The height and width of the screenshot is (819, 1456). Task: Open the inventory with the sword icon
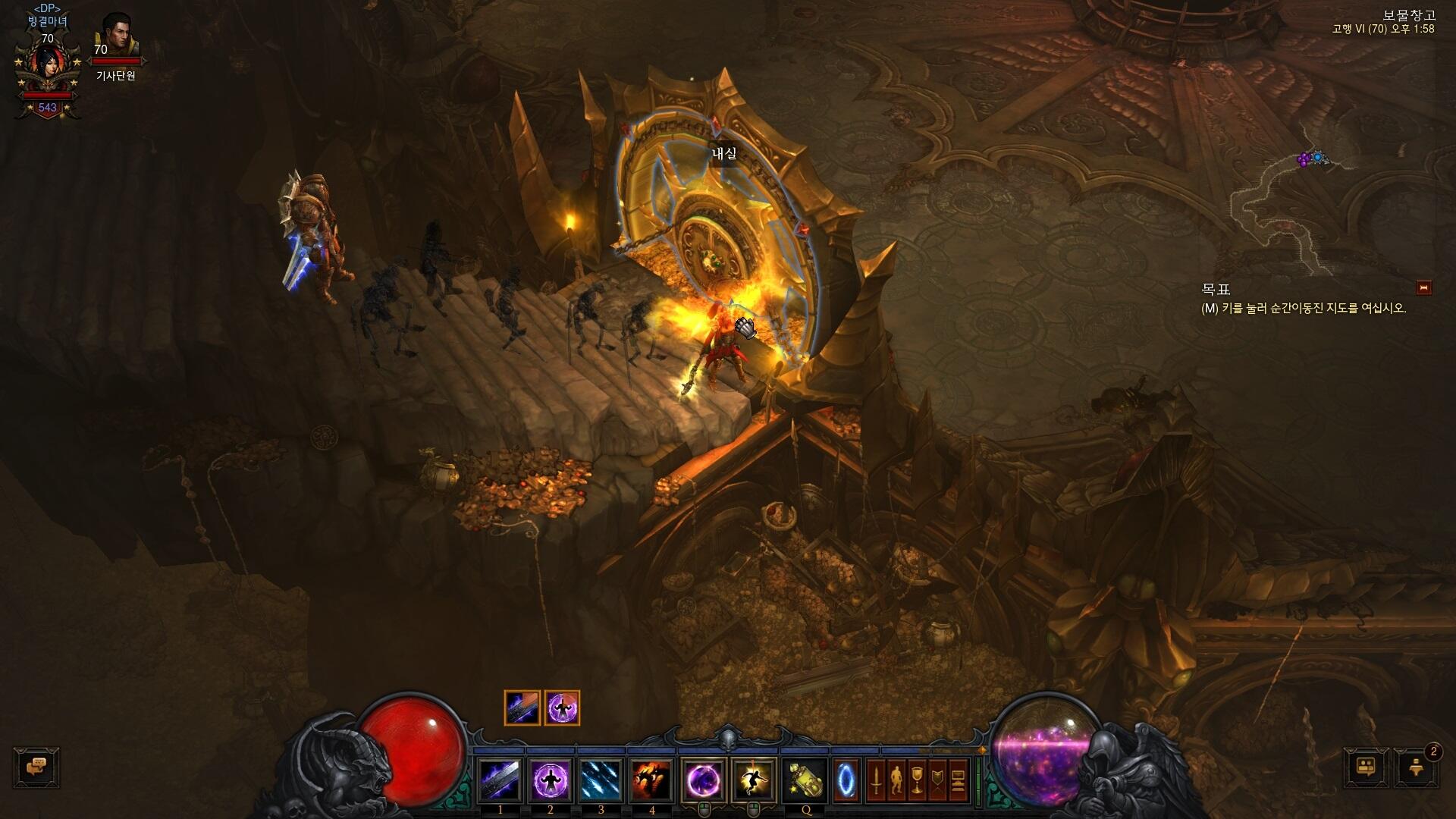coord(876,780)
